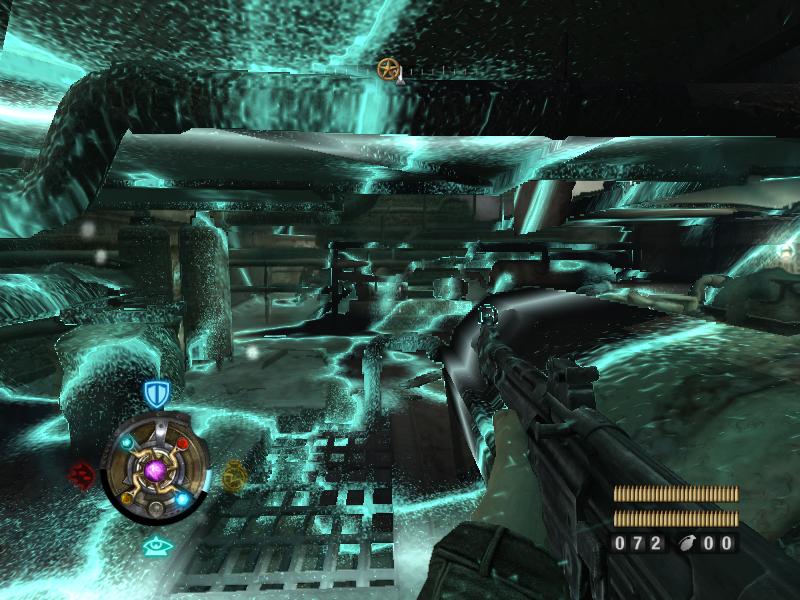Select the gold star objective marker on compass
This screenshot has height=600, width=800.
tap(388, 69)
